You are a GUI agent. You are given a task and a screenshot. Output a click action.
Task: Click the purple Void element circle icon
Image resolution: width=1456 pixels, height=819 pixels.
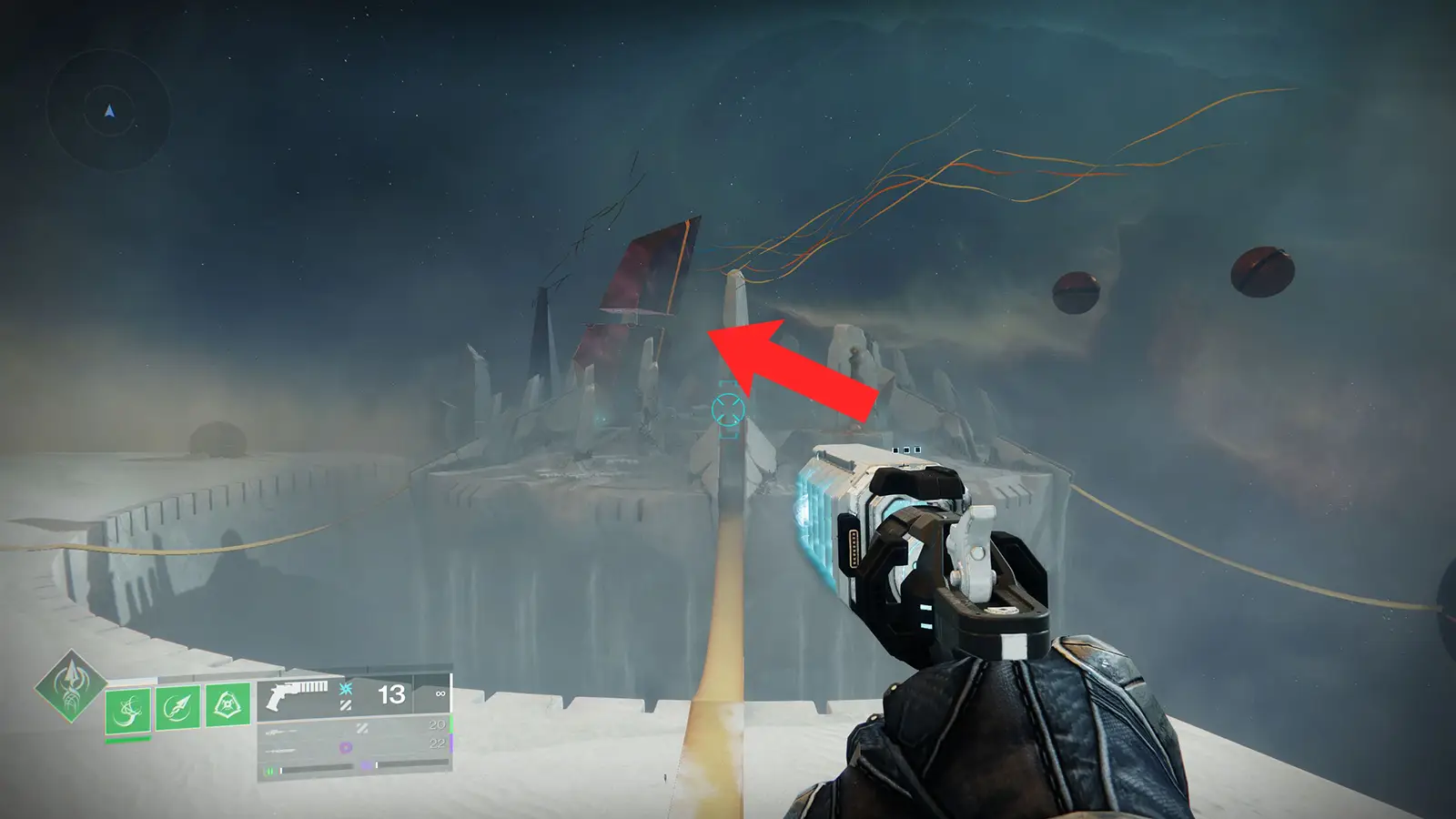(346, 747)
